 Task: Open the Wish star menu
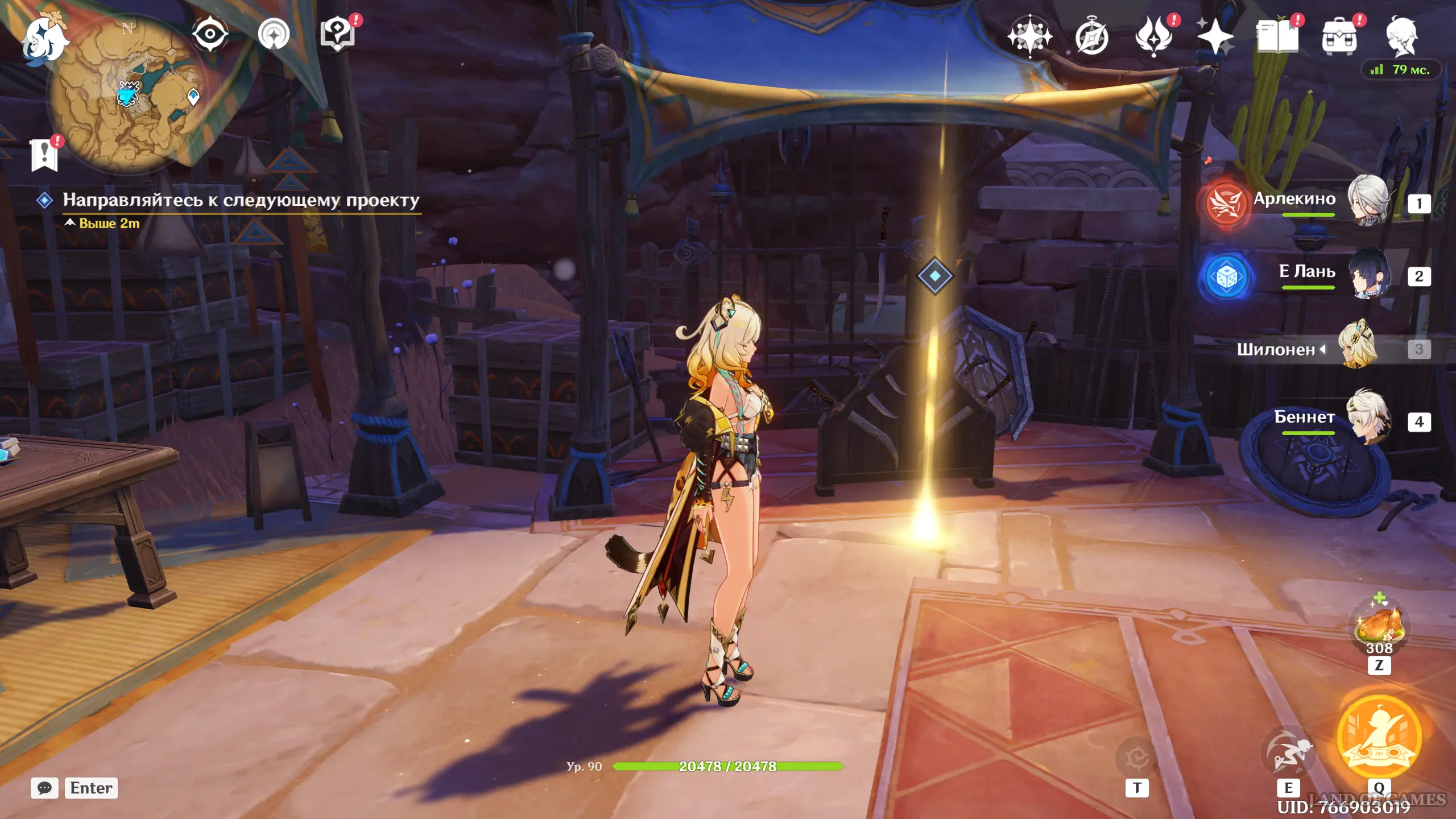(x=1215, y=36)
